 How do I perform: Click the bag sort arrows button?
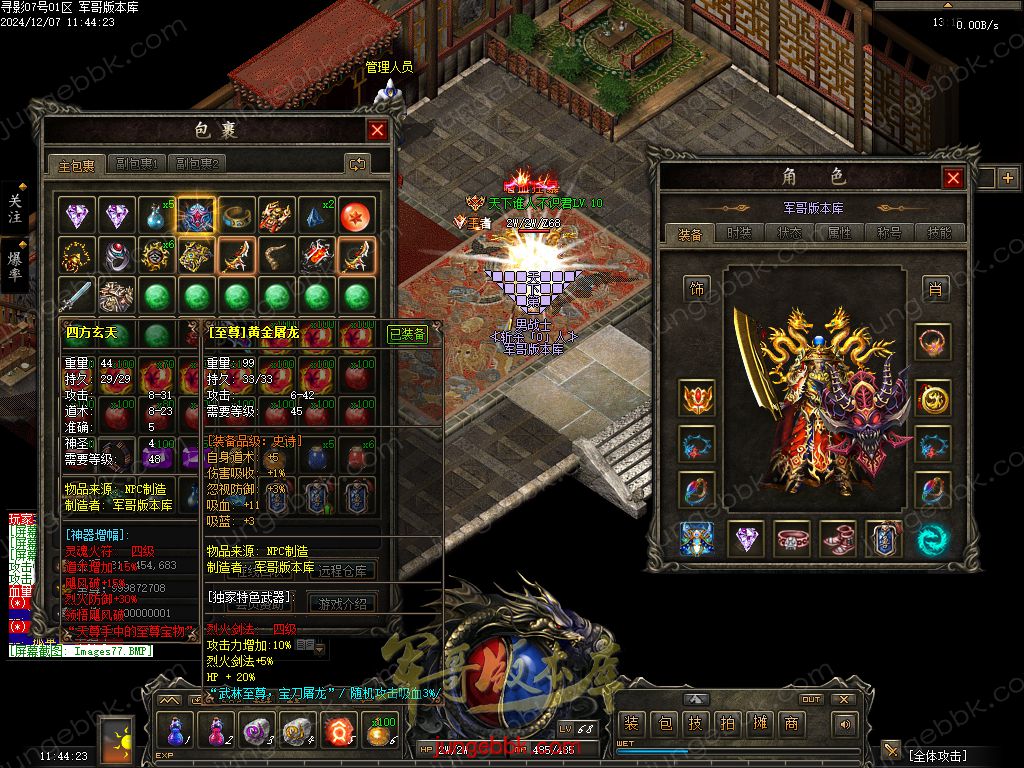[x=357, y=163]
